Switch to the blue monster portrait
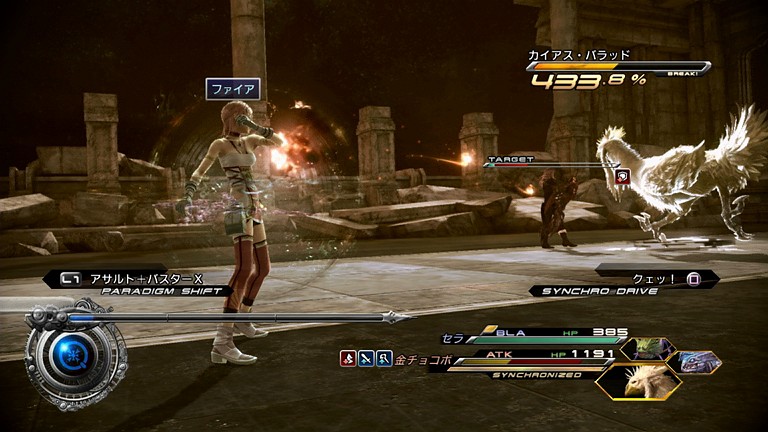Viewport: 768px width, 432px height. point(697,361)
